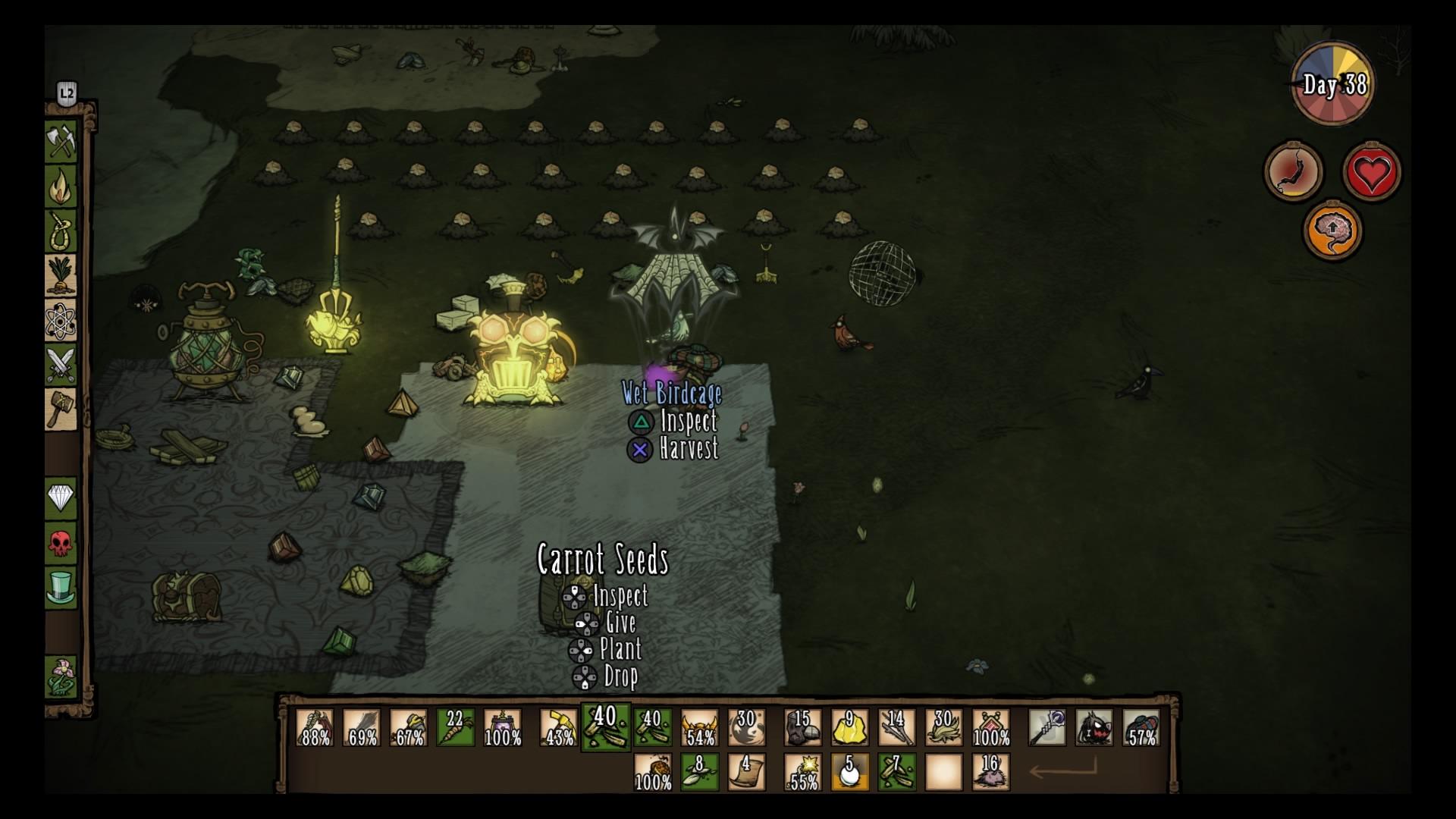This screenshot has height=819, width=1456.
Task: Open the Survival rope-trap crafting tab
Action: [61, 231]
